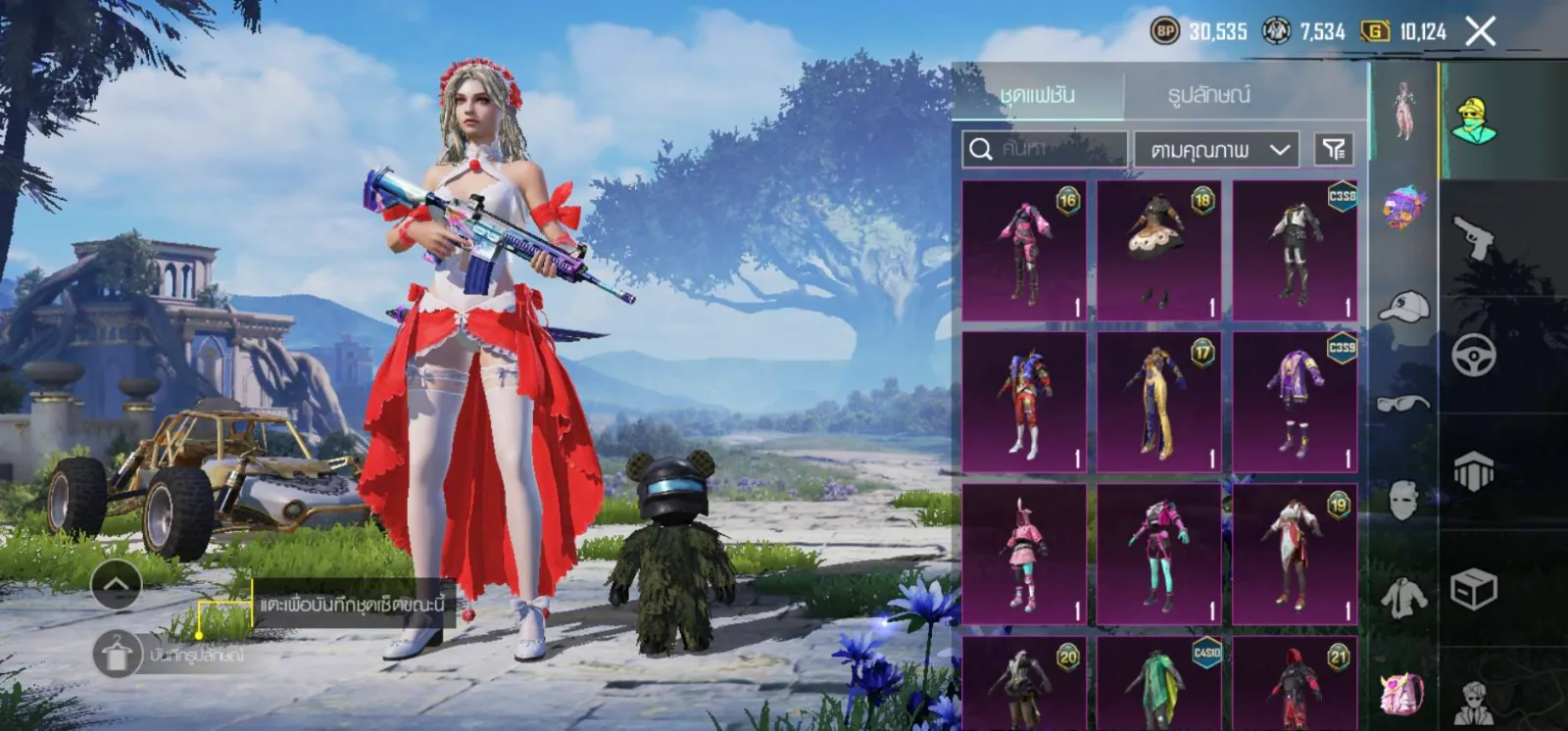
Task: Switch to the pistol weapon skins section
Action: tap(1474, 237)
